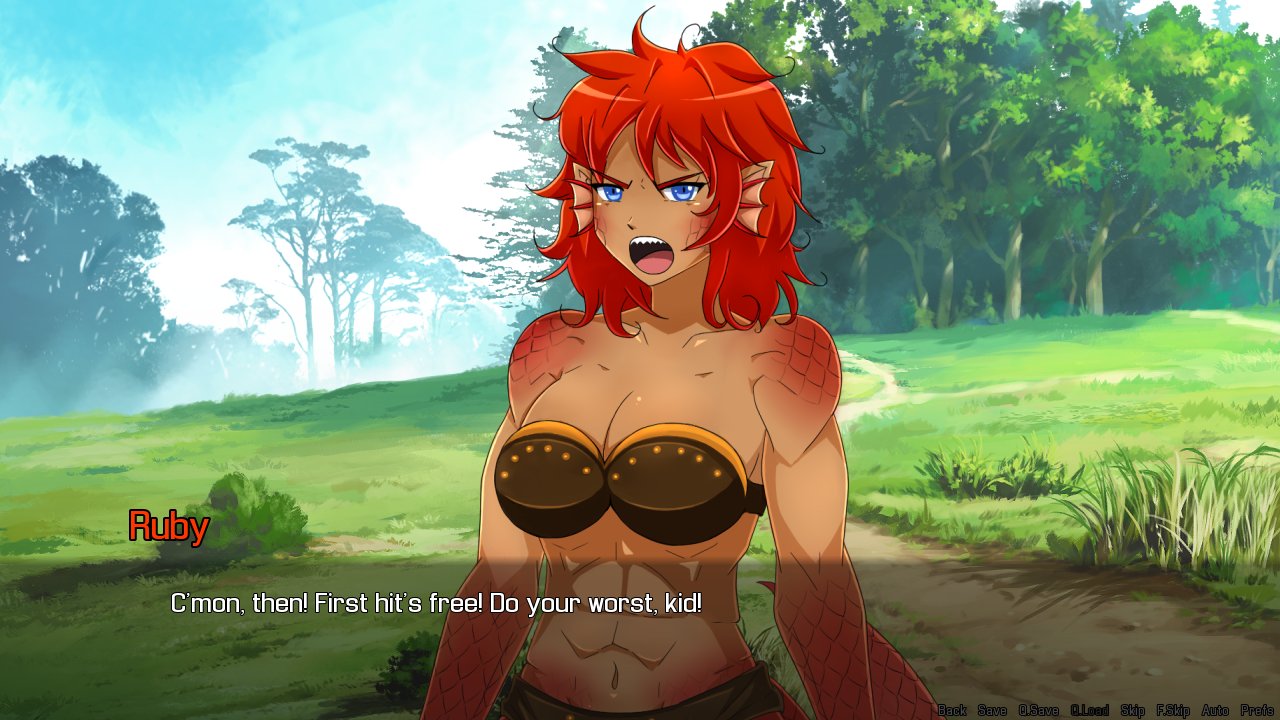Toggle Auto advance mode
Image resolution: width=1280 pixels, height=720 pixels.
[x=1215, y=710]
